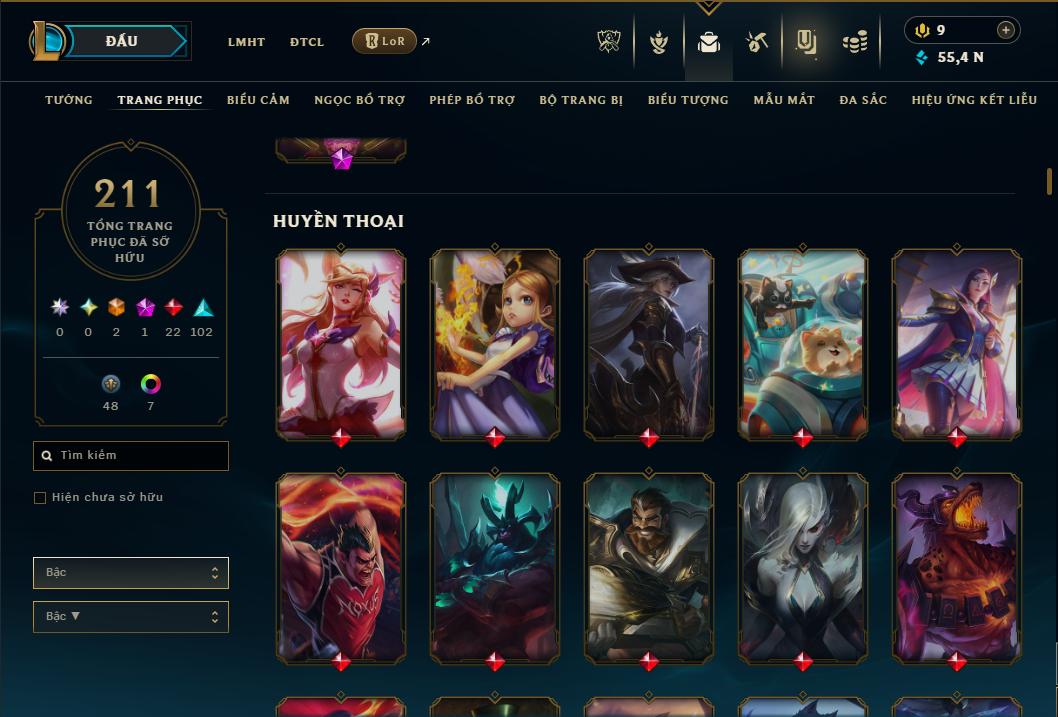Toggle the Hiện chưa sở hữu checkbox
This screenshot has width=1058, height=717.
(x=40, y=498)
